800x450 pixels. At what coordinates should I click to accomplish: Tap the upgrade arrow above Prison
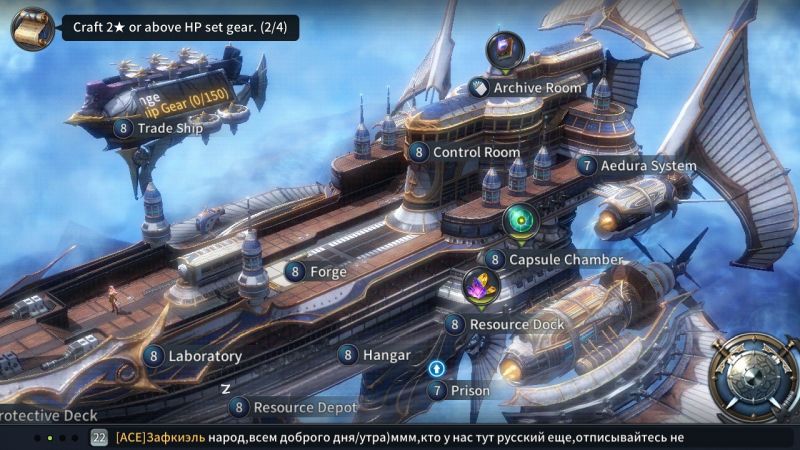pyautogui.click(x=436, y=368)
